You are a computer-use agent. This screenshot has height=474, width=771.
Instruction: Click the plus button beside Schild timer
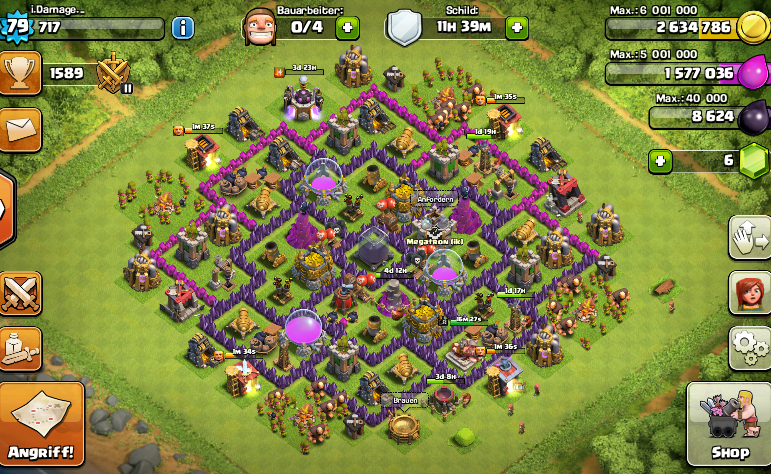click(x=517, y=27)
